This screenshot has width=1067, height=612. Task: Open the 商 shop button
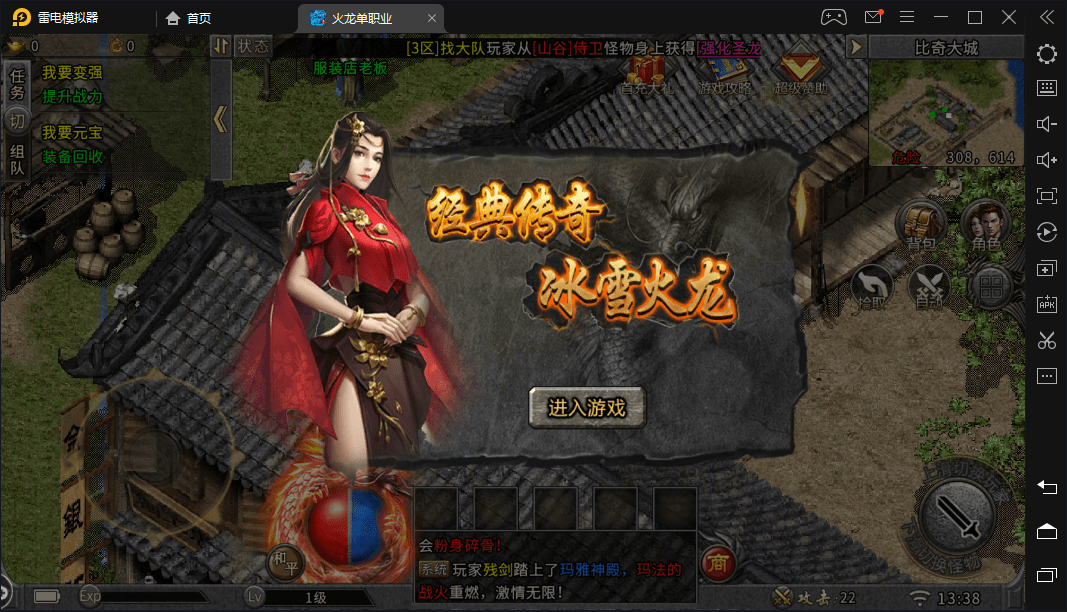point(715,563)
